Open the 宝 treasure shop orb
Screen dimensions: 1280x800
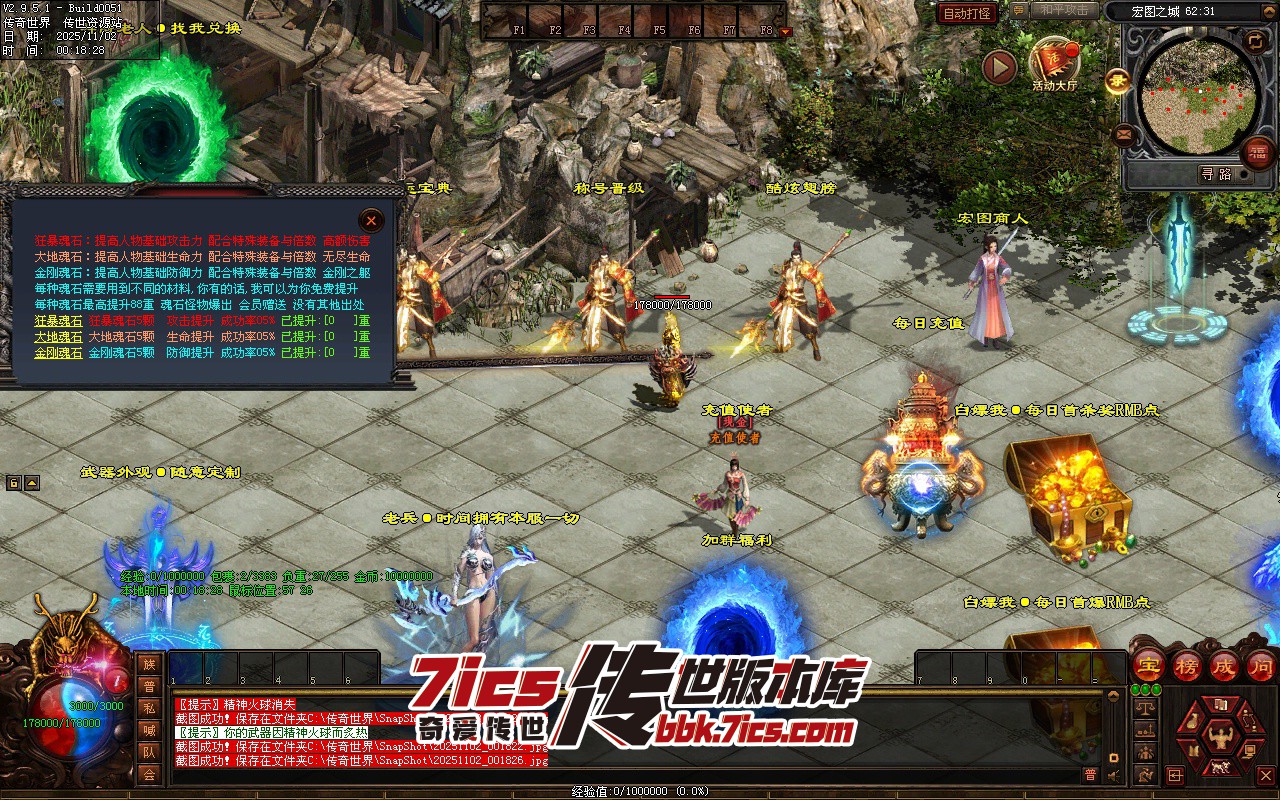(1149, 666)
